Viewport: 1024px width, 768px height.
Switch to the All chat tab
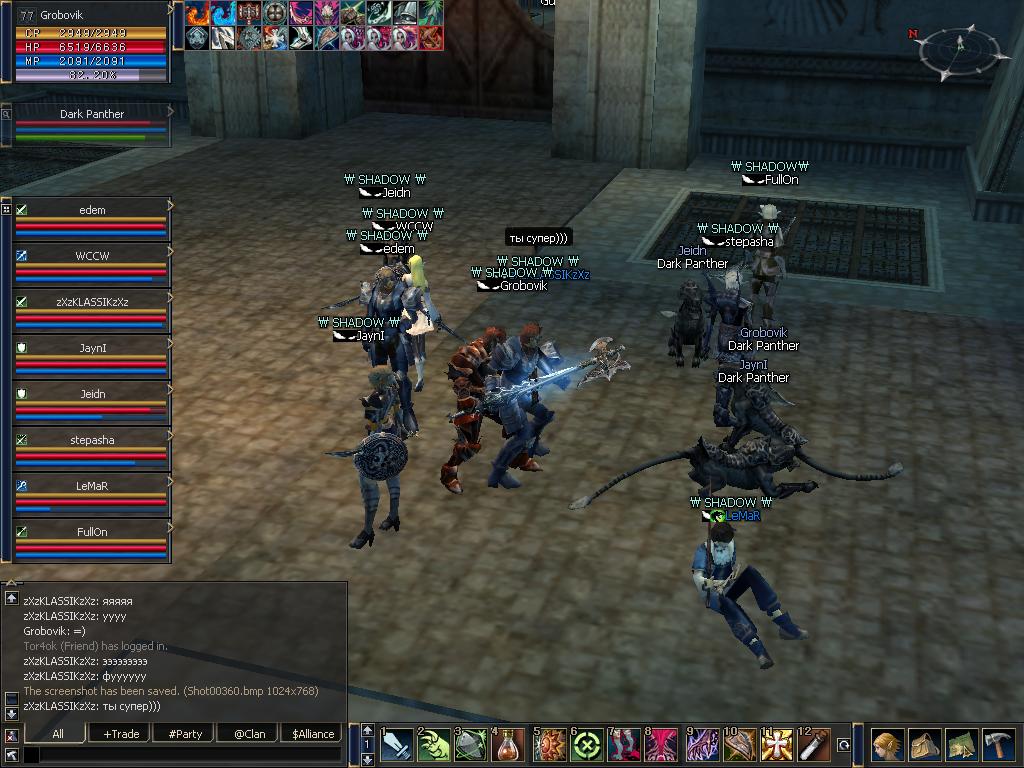tap(58, 733)
